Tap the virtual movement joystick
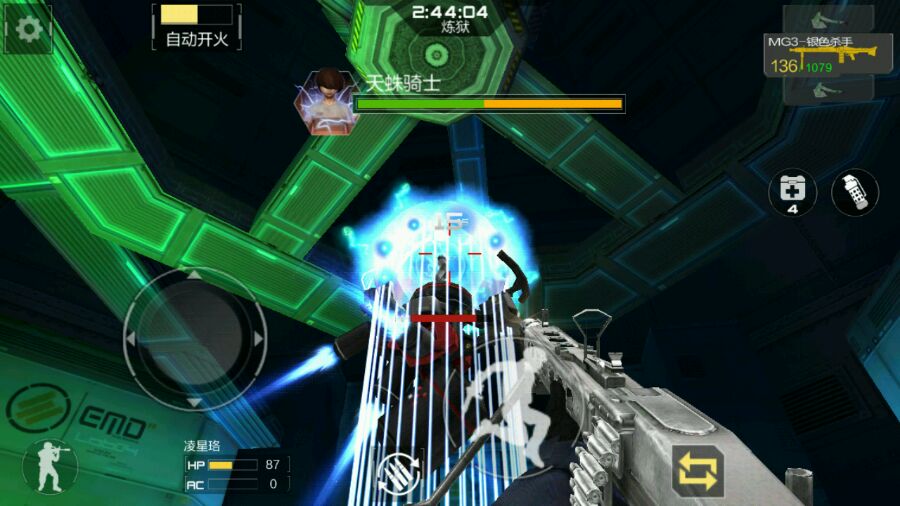The height and width of the screenshot is (506, 900). click(195, 339)
